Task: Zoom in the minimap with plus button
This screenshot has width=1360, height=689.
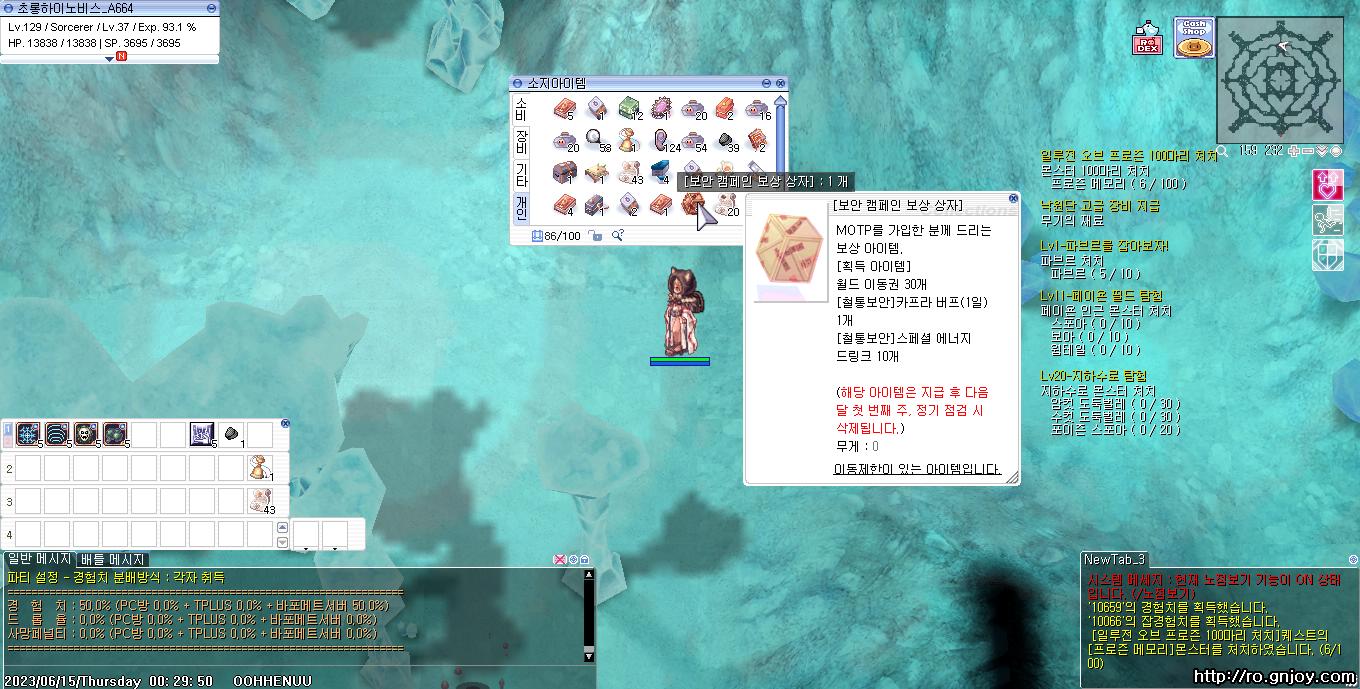Action: [1294, 151]
